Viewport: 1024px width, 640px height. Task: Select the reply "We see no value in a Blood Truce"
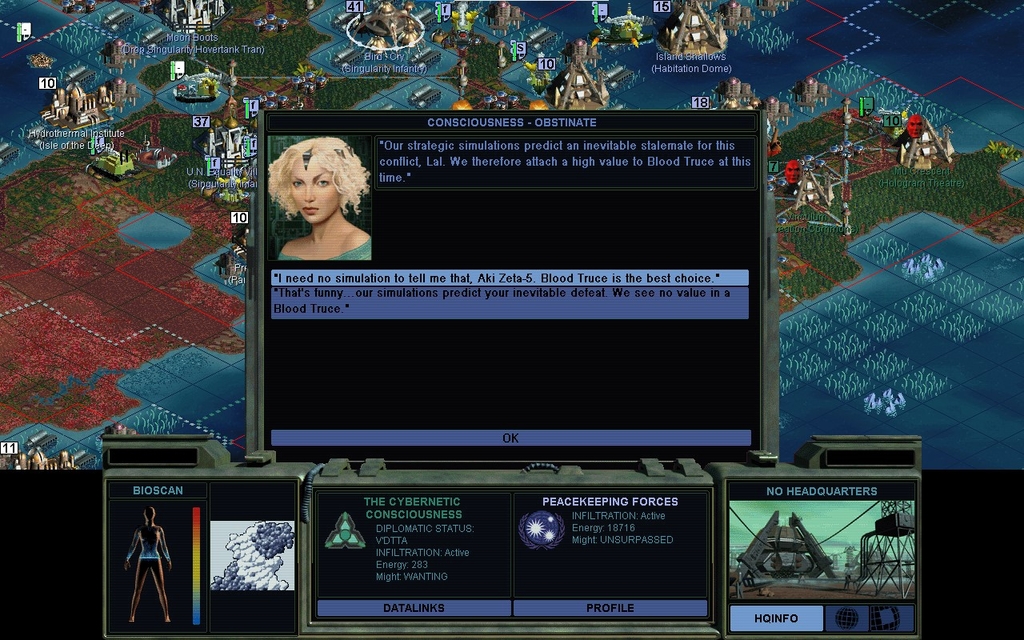coord(509,302)
